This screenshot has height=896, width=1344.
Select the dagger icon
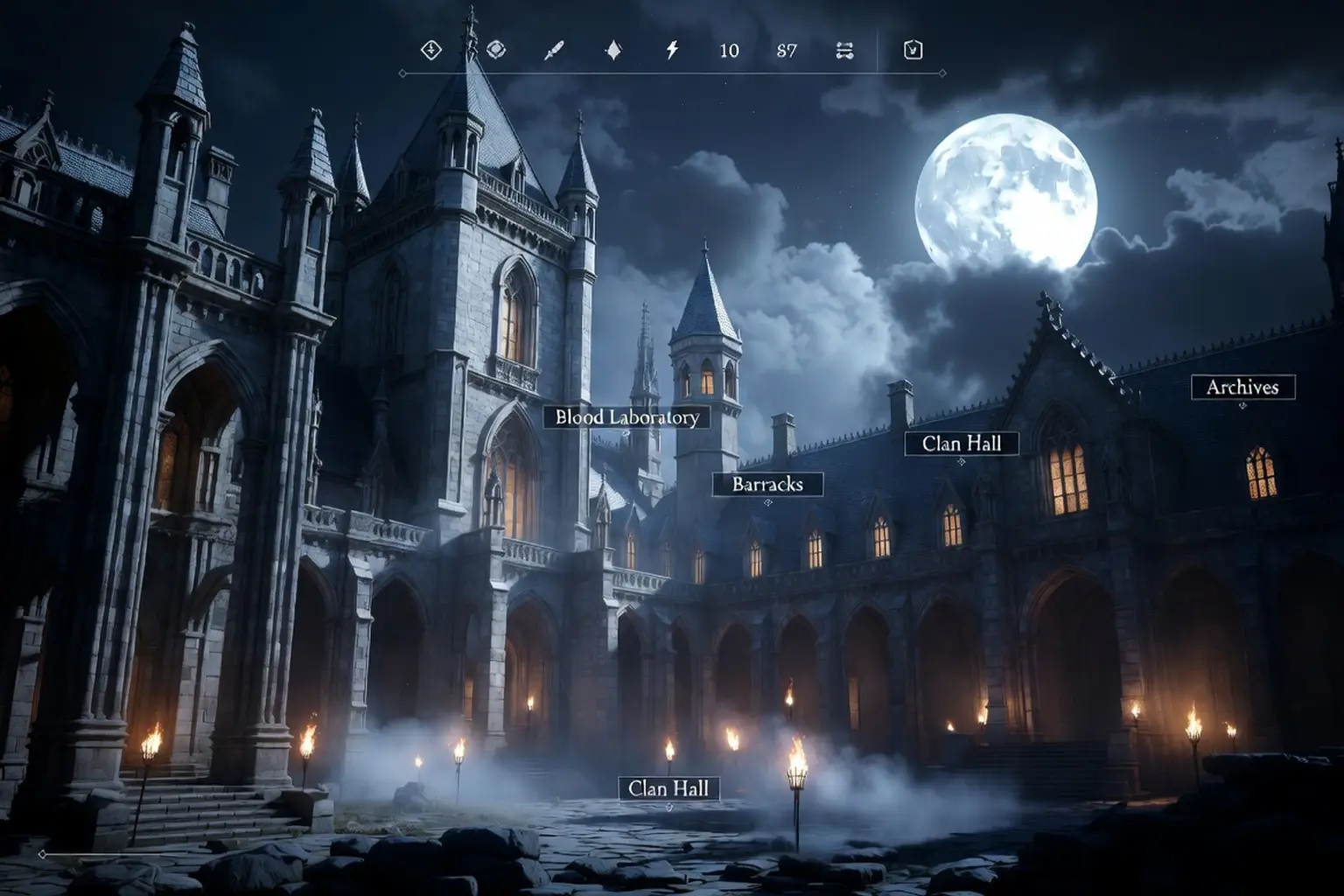[x=554, y=51]
